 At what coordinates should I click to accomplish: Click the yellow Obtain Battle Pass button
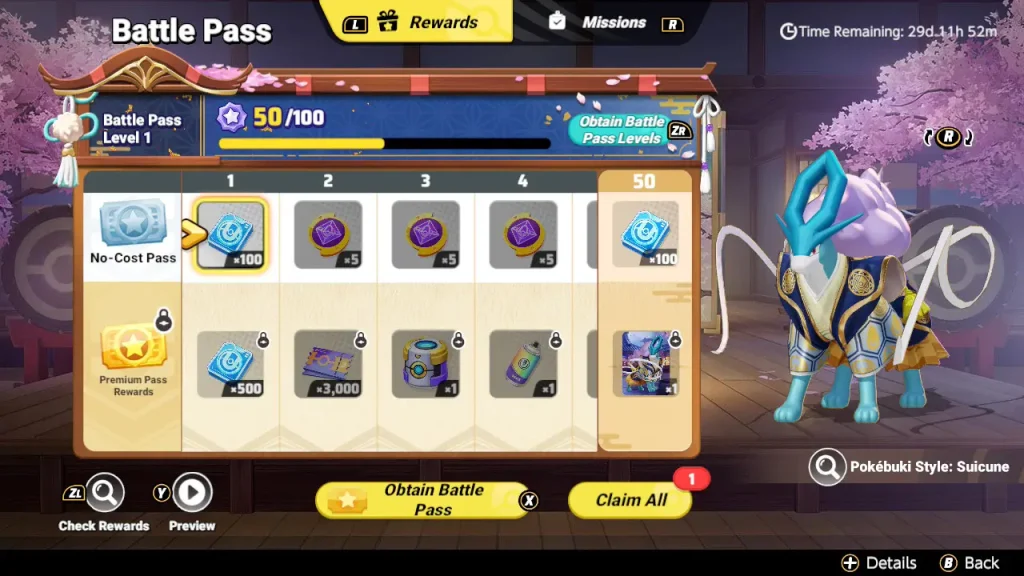[422, 500]
